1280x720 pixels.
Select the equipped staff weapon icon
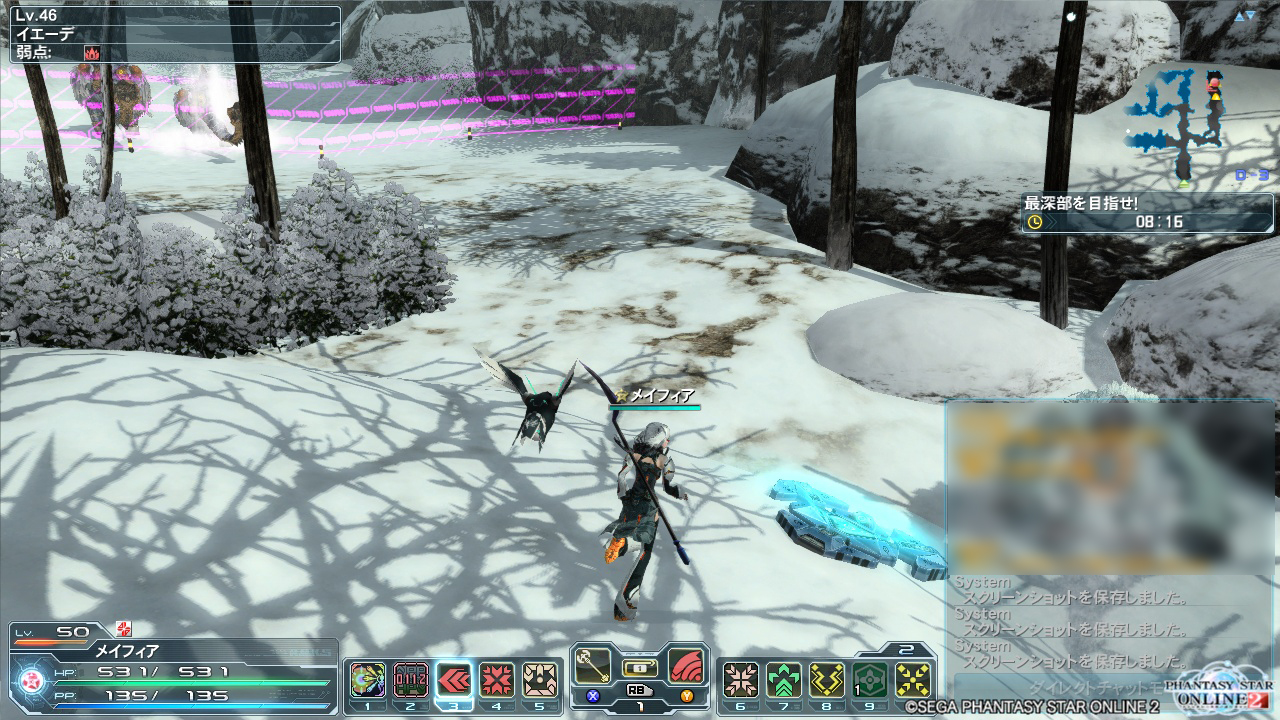[x=595, y=665]
